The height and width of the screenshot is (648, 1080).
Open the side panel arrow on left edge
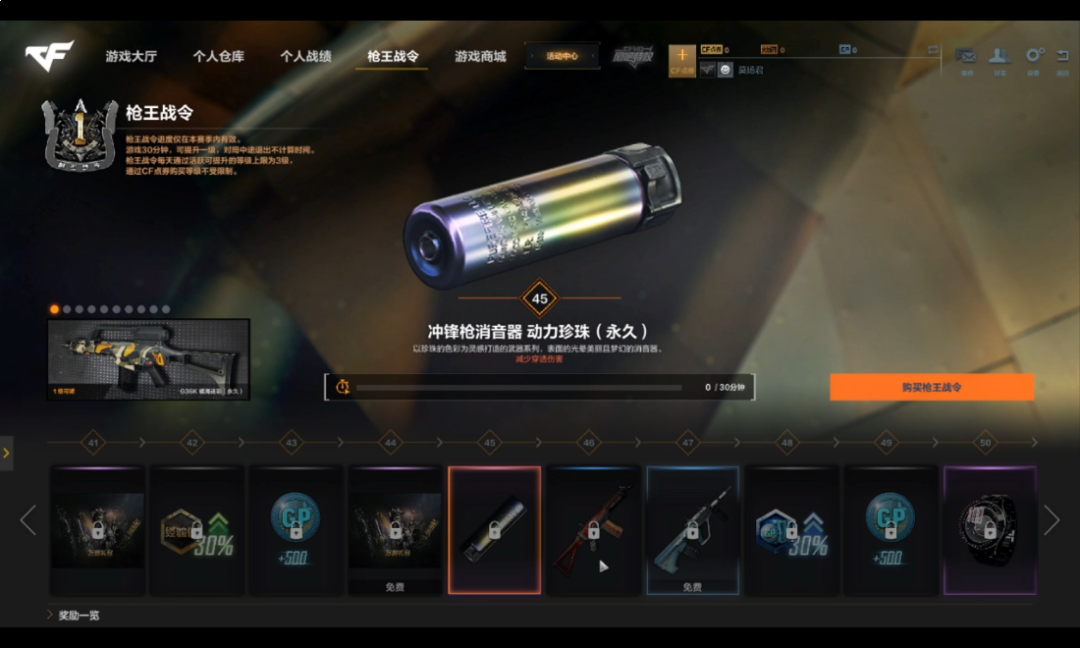[6, 453]
